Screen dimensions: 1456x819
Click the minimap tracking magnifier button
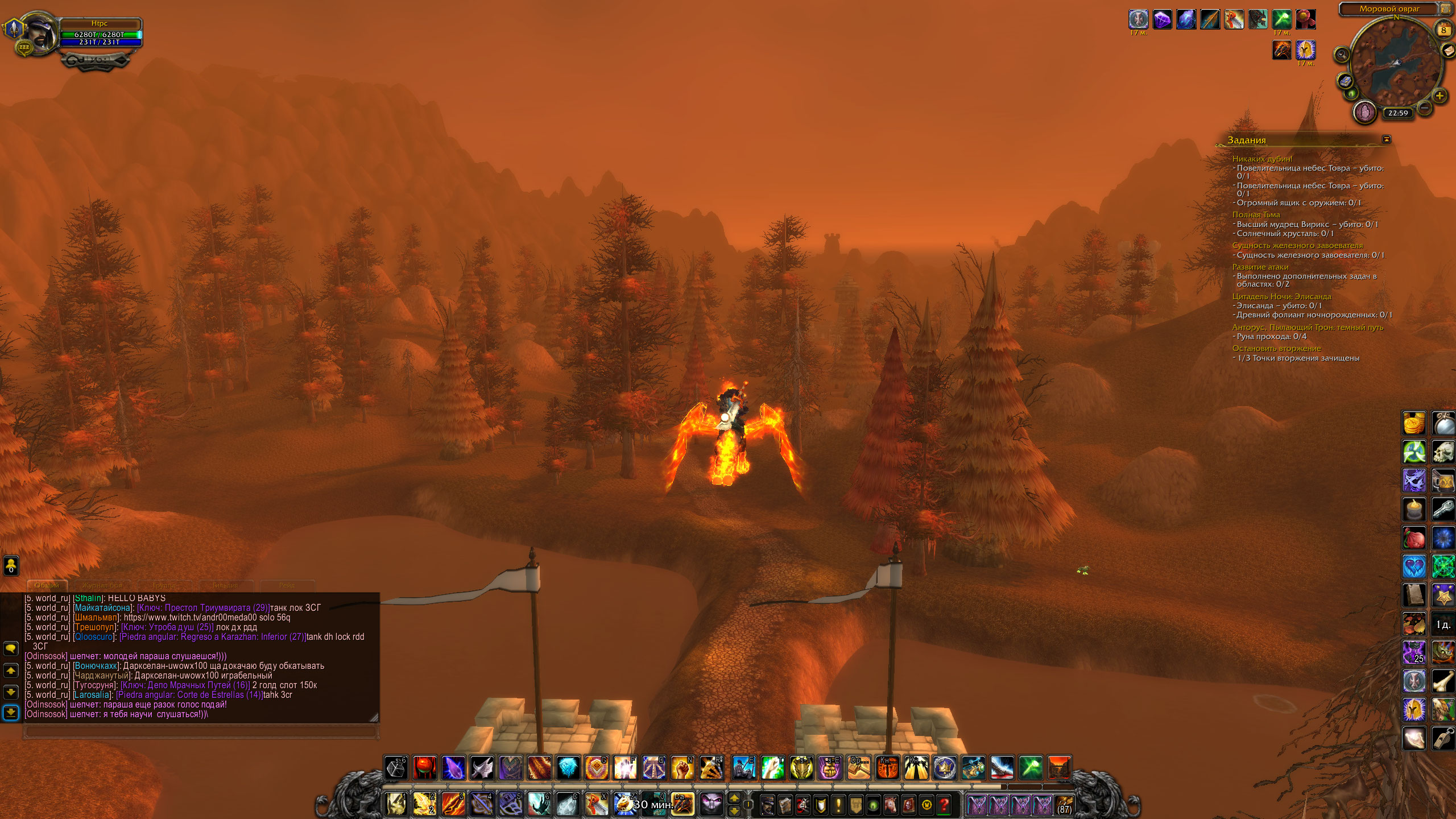click(x=1342, y=55)
